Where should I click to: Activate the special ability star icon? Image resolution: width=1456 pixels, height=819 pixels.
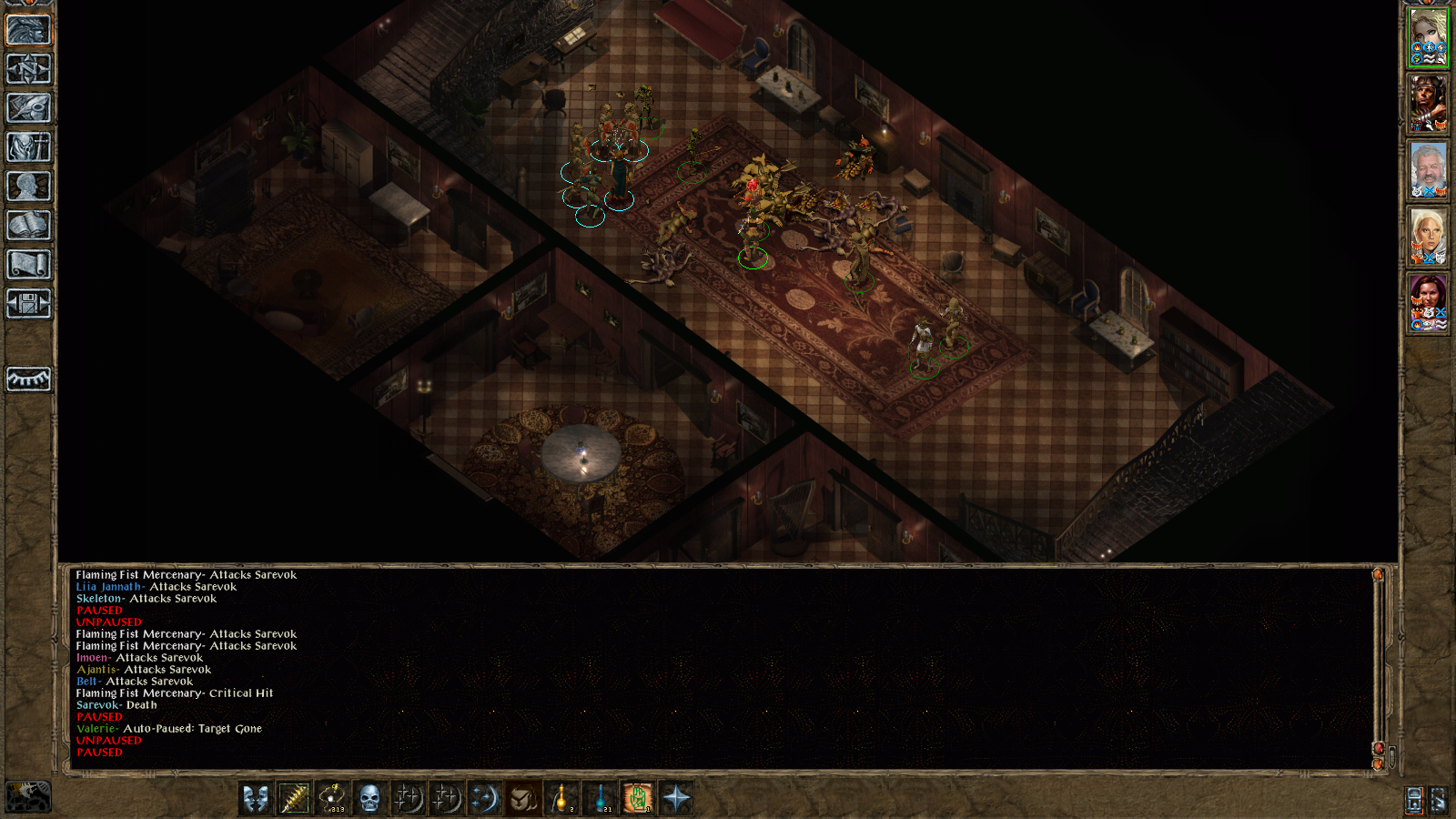678,799
